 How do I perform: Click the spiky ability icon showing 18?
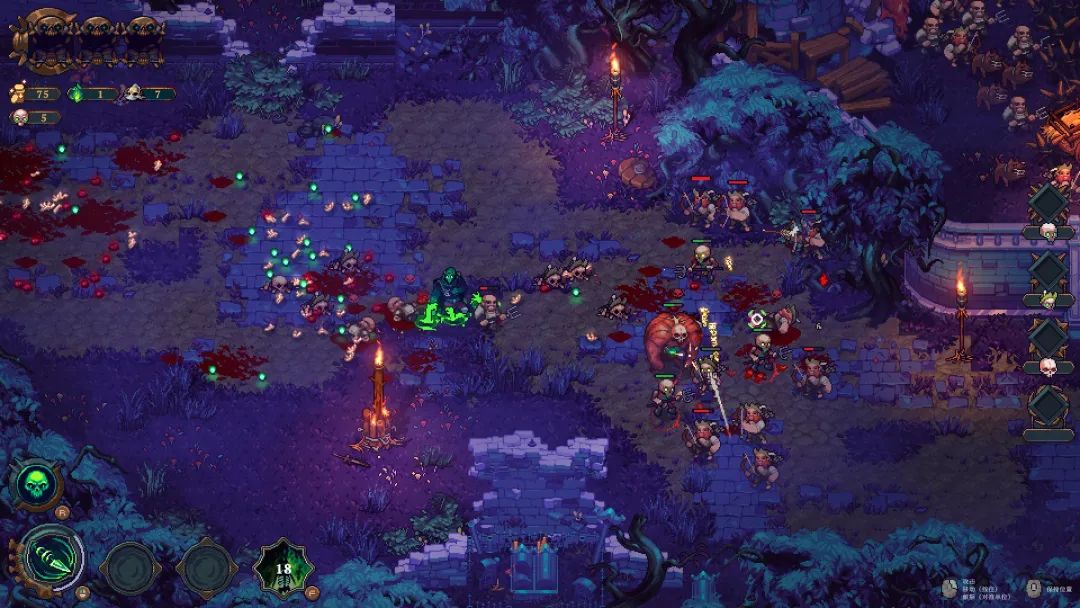click(283, 568)
